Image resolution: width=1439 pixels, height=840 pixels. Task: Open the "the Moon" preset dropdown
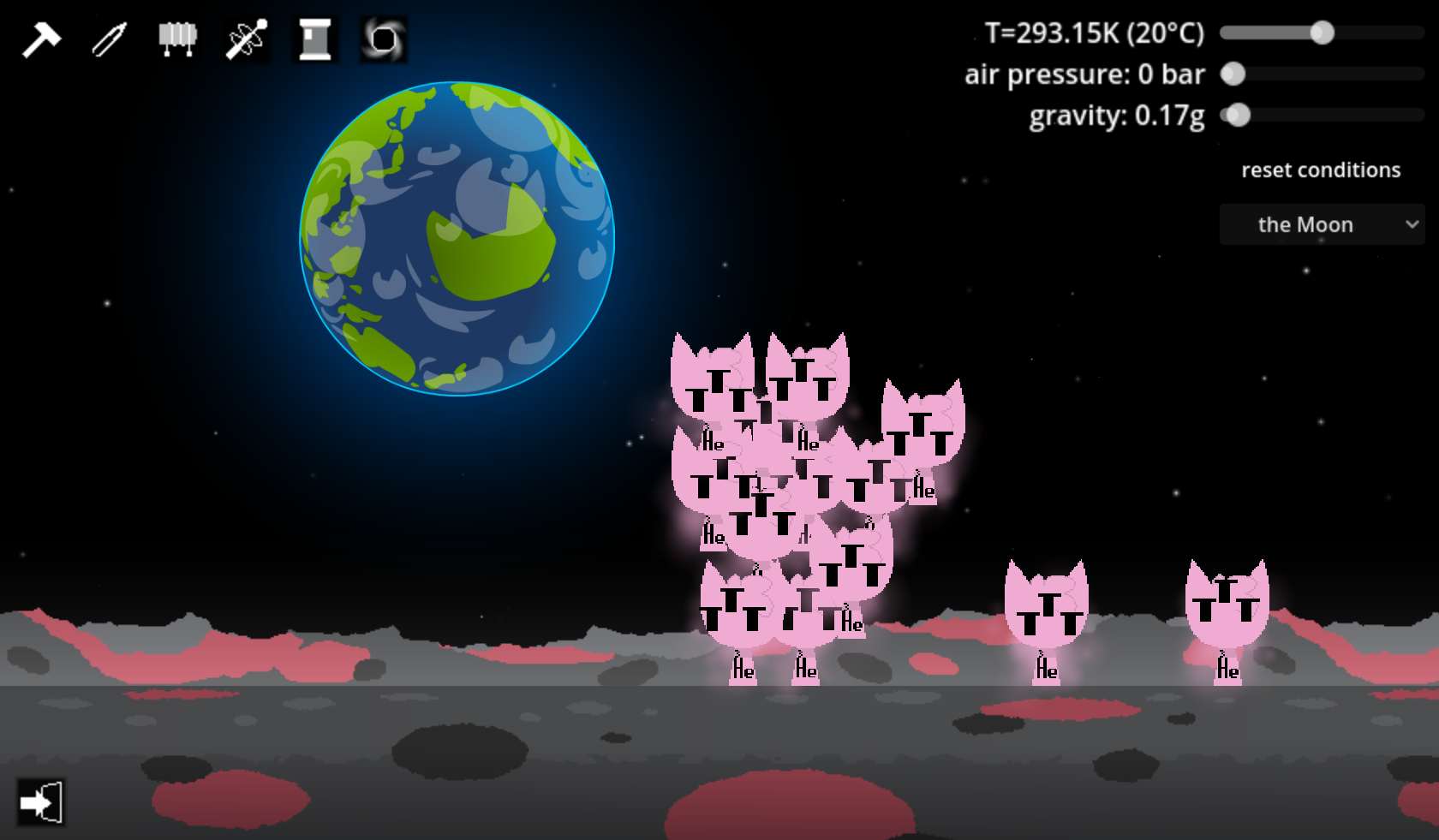(1322, 224)
